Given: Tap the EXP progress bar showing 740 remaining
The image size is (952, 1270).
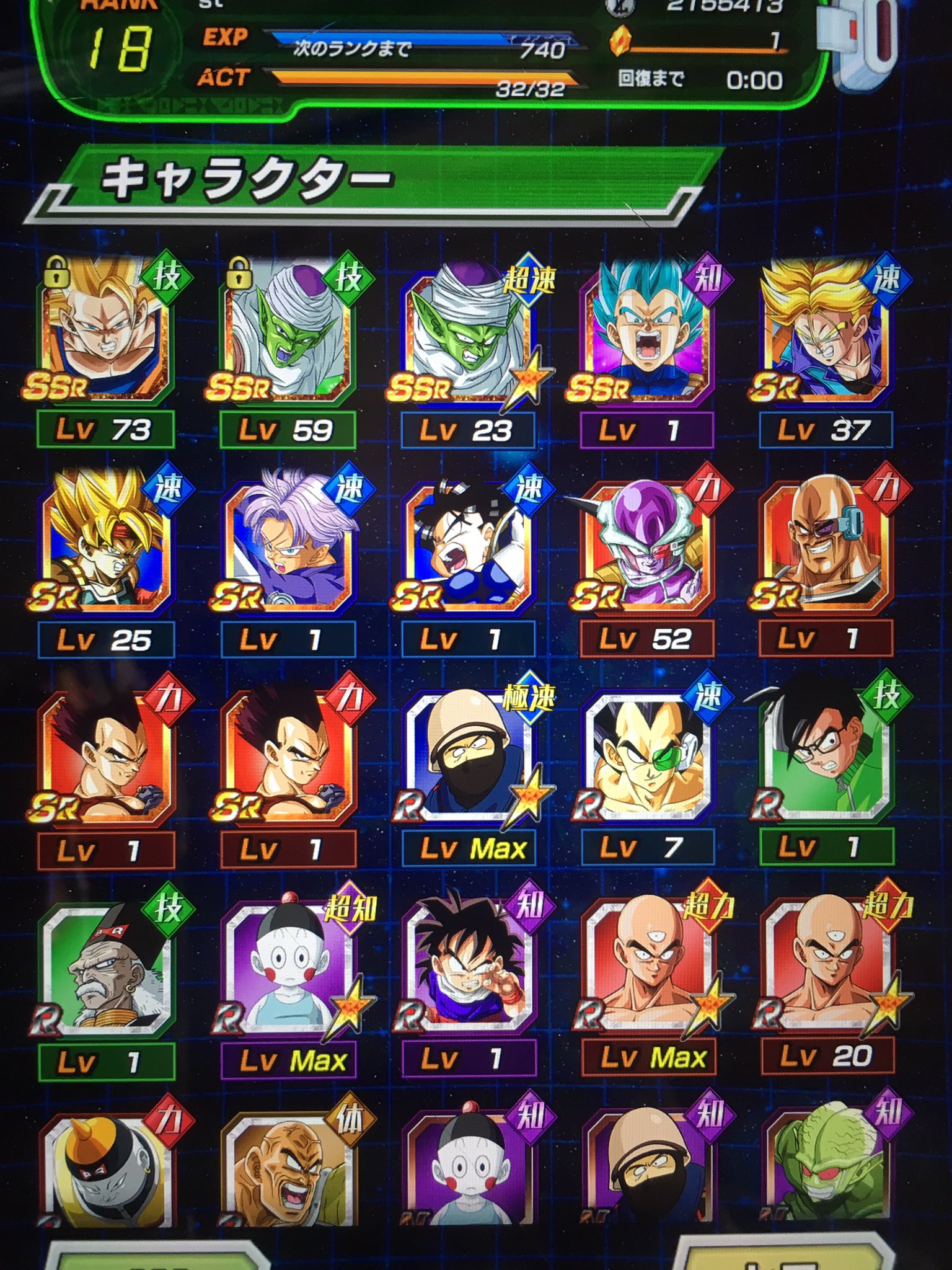Looking at the screenshot, I should click(x=421, y=38).
